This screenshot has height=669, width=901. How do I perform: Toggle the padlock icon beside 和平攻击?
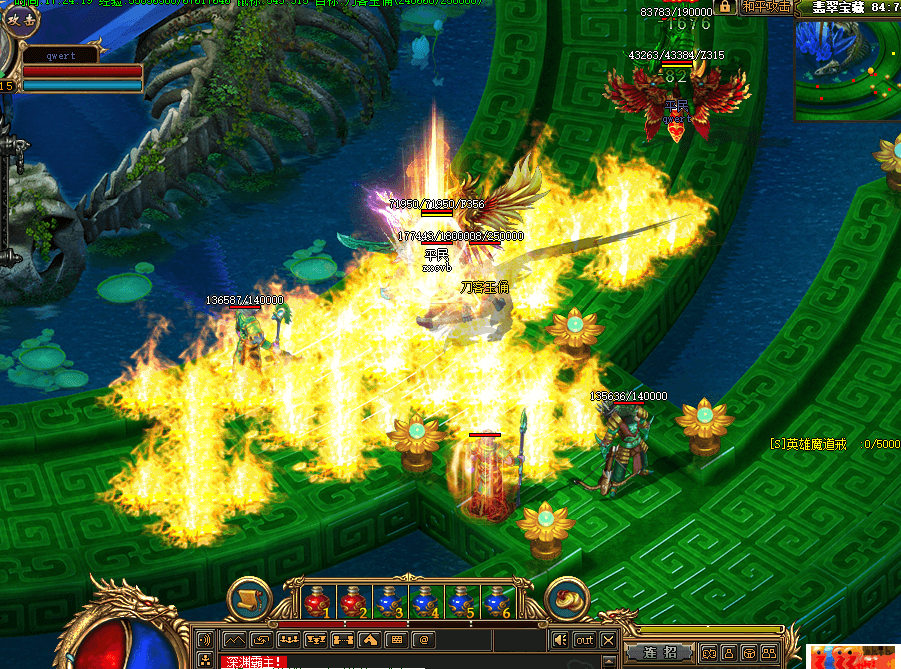[750, 6]
